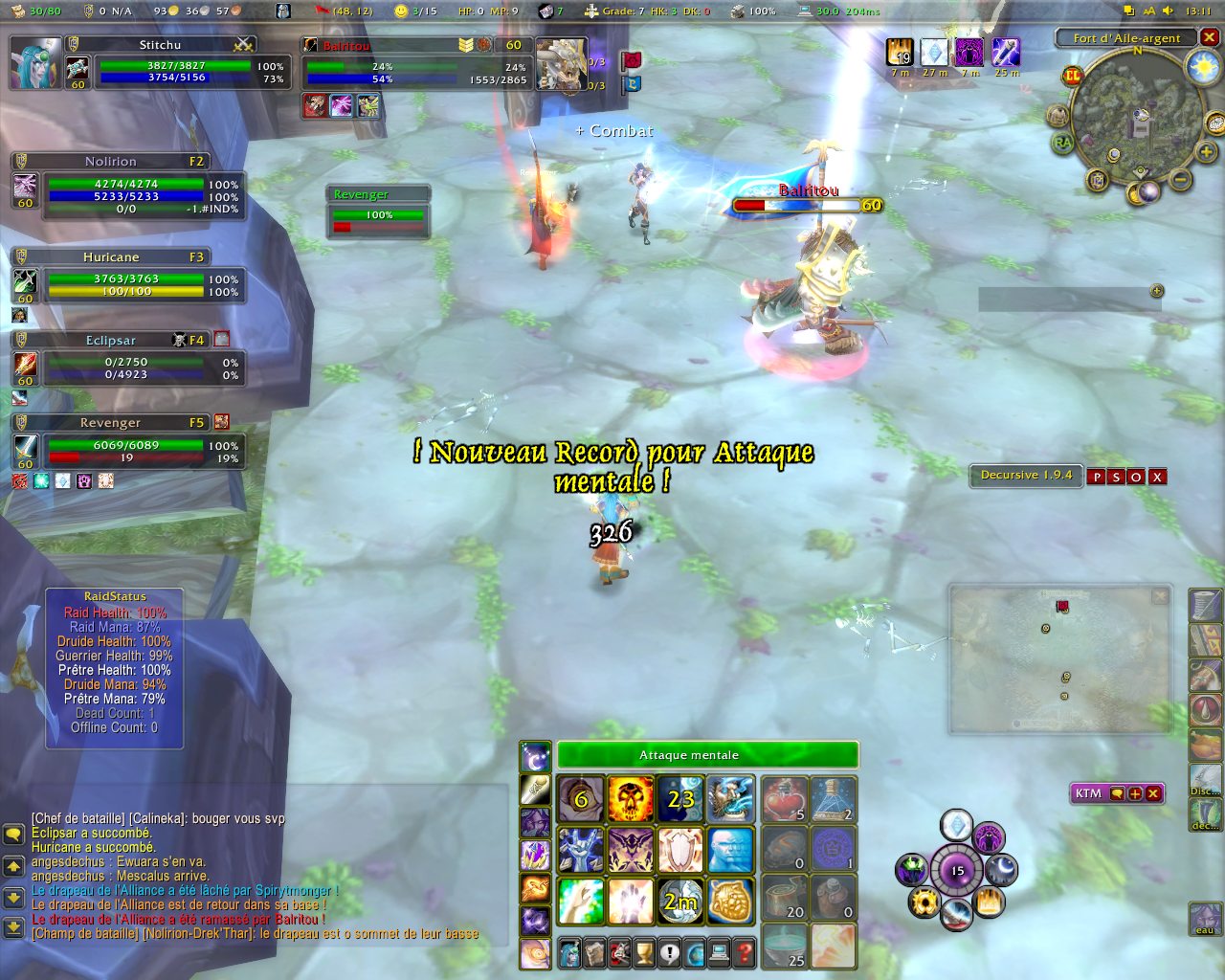
Task: Use the blue mana potion flask
Action: (x=834, y=799)
